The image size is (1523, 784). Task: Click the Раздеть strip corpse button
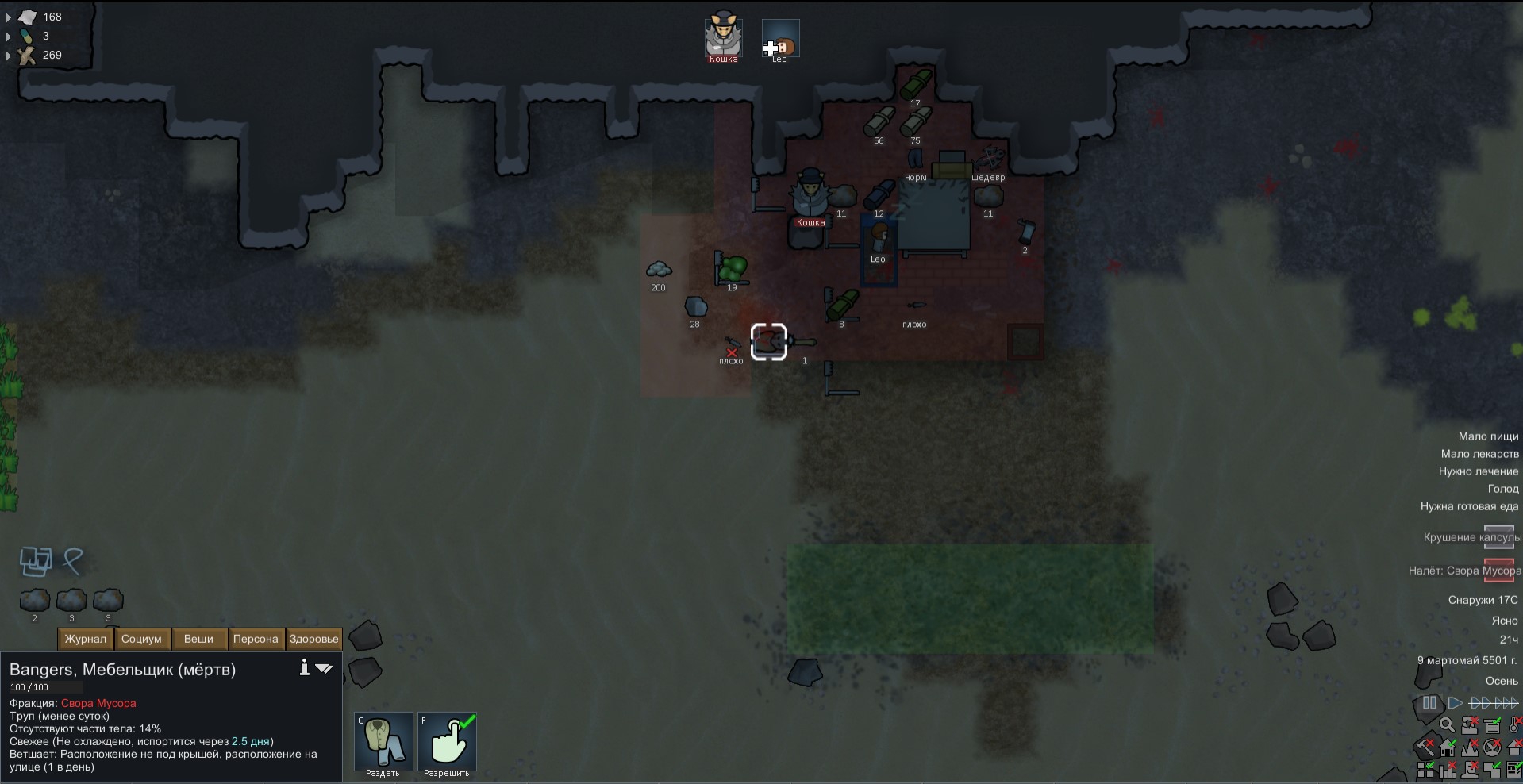(383, 743)
